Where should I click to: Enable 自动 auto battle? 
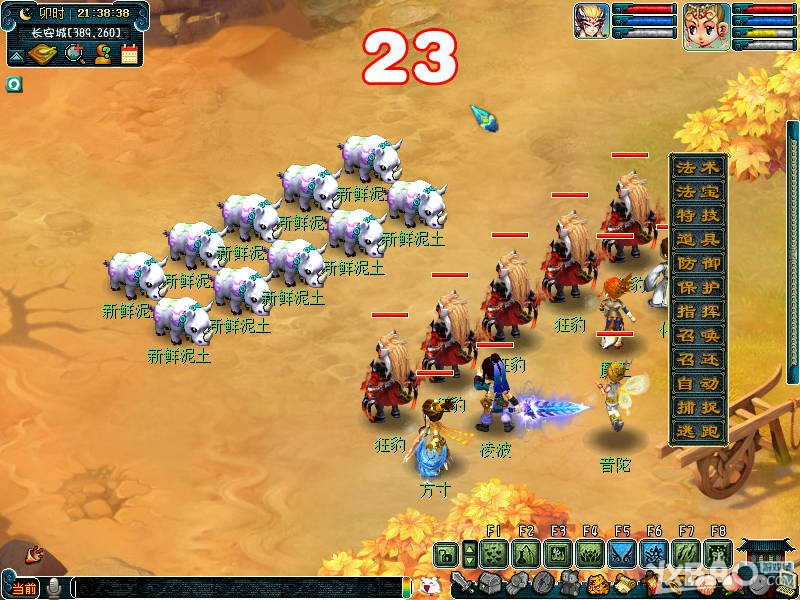point(697,383)
